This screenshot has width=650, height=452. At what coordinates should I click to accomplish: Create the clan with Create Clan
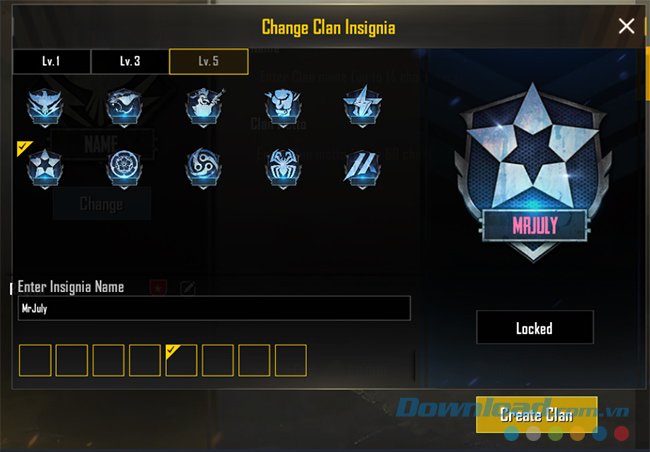tap(536, 414)
